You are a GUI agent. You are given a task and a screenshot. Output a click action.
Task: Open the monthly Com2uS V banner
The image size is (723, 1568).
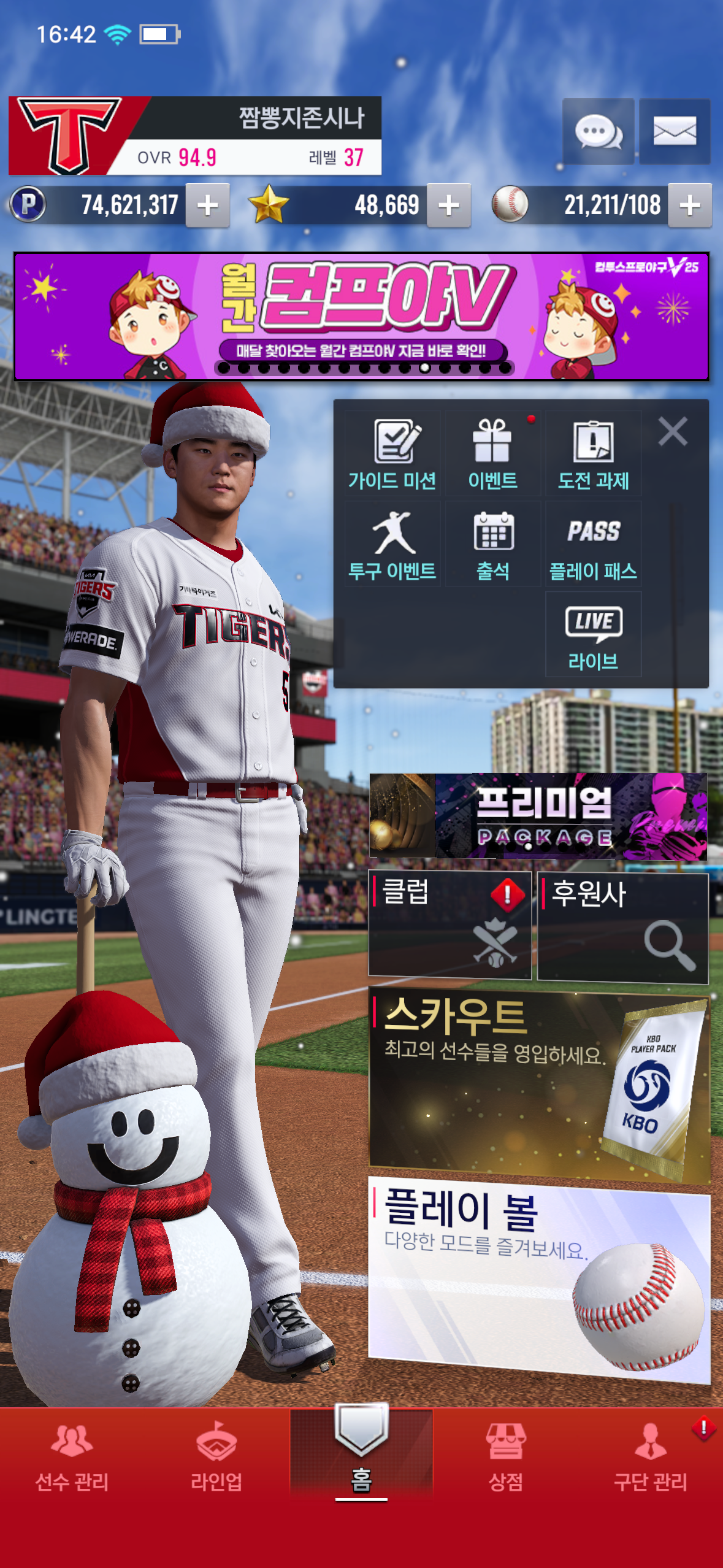361,316
